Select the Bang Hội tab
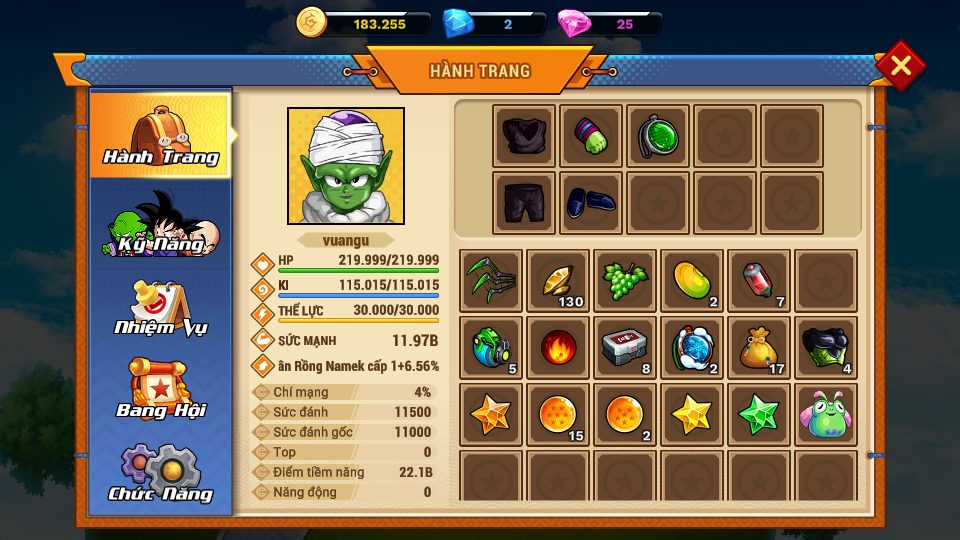The width and height of the screenshot is (960, 540). click(161, 391)
